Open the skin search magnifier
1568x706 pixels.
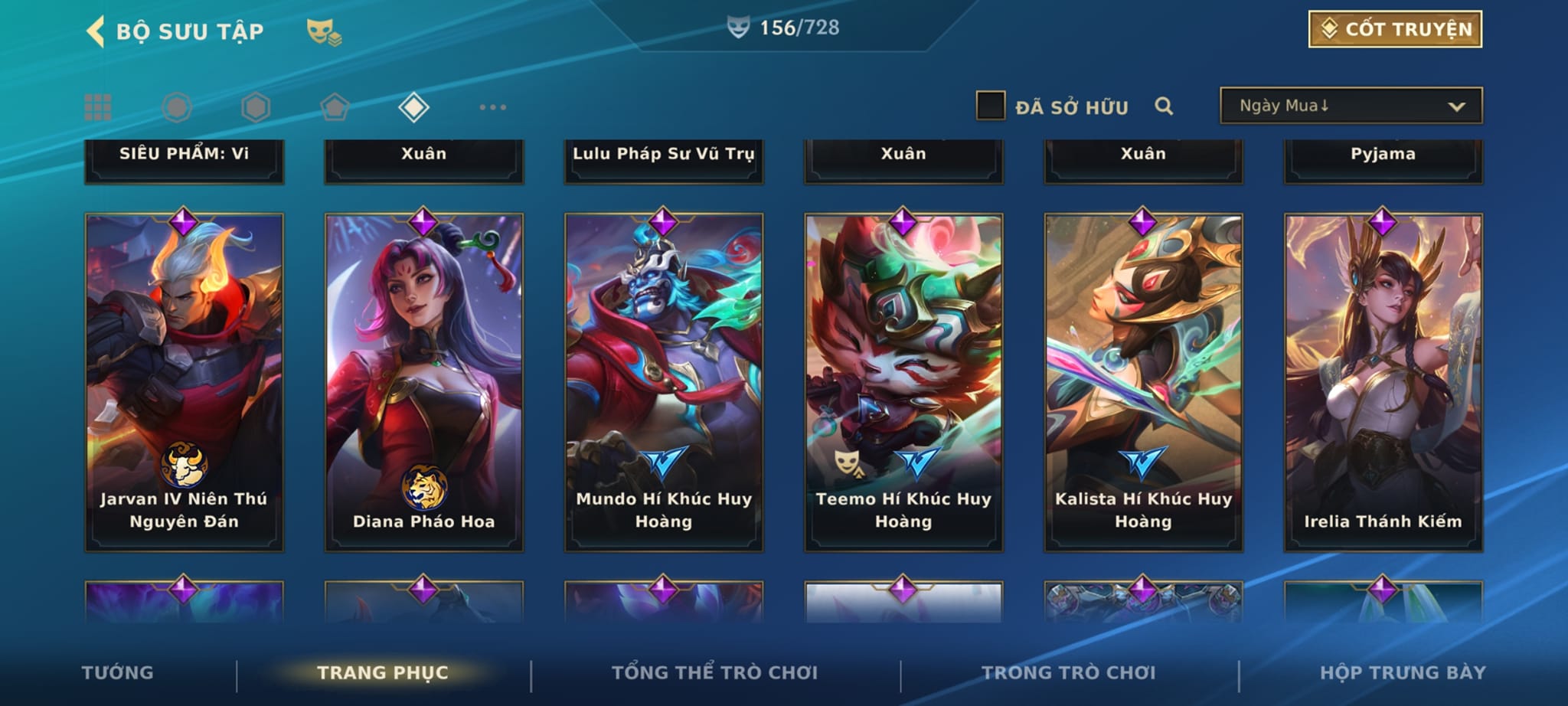[1163, 106]
